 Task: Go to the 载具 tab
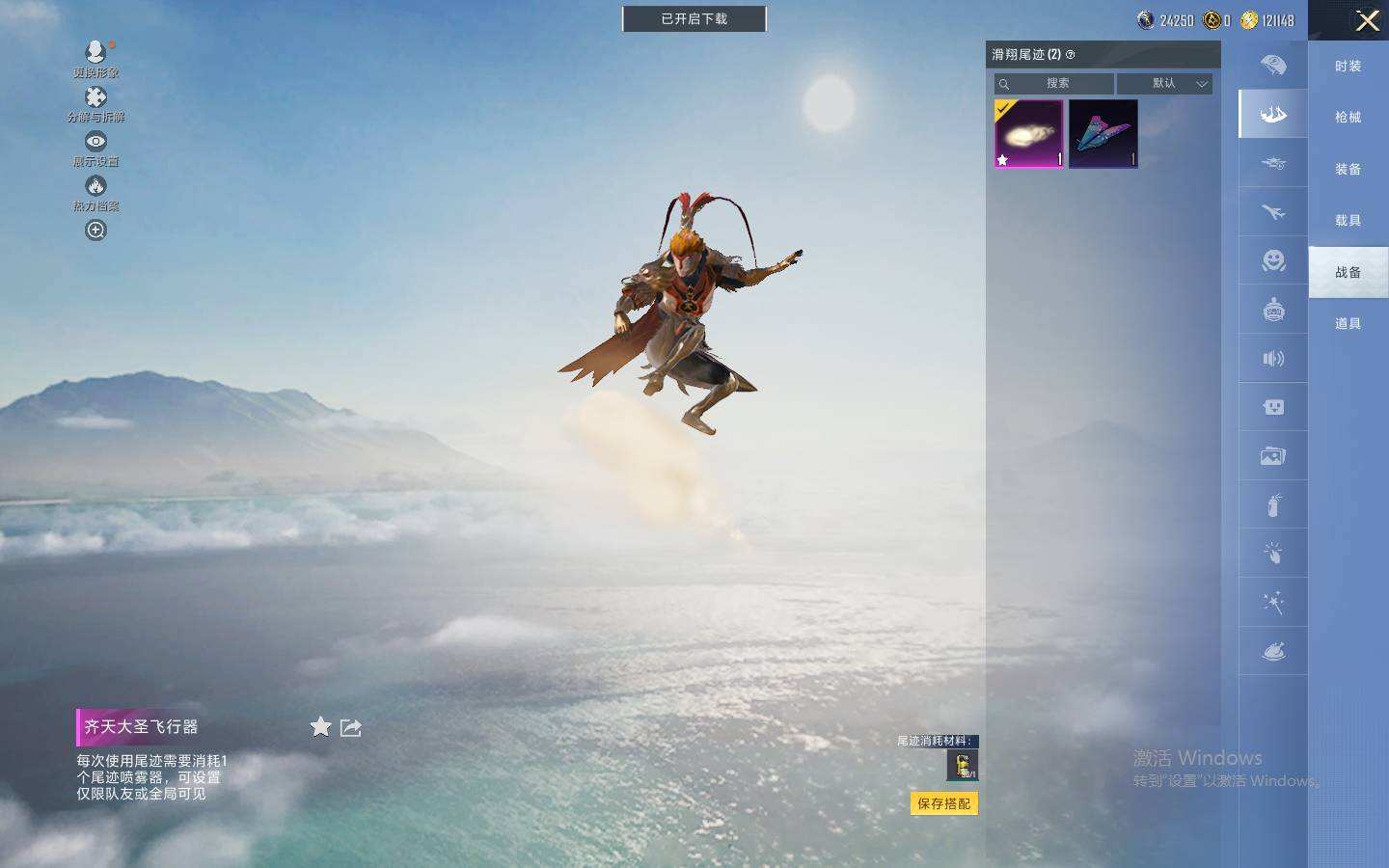click(x=1348, y=221)
